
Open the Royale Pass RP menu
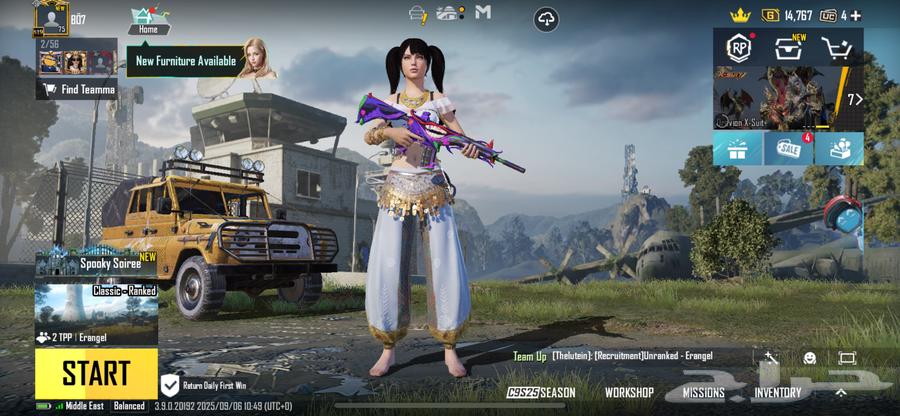click(x=738, y=48)
